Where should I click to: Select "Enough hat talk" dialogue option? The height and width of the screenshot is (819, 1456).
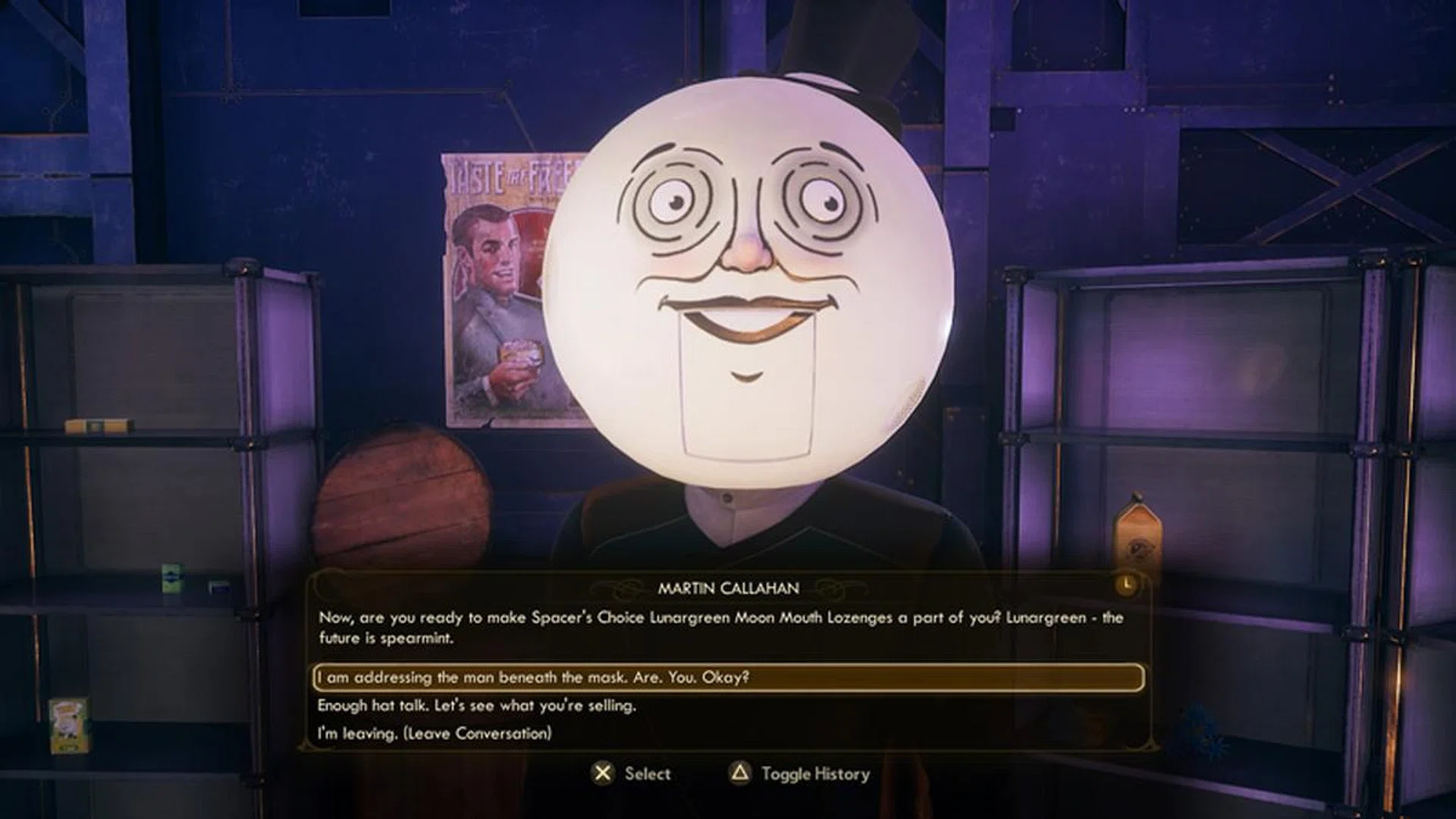point(476,705)
